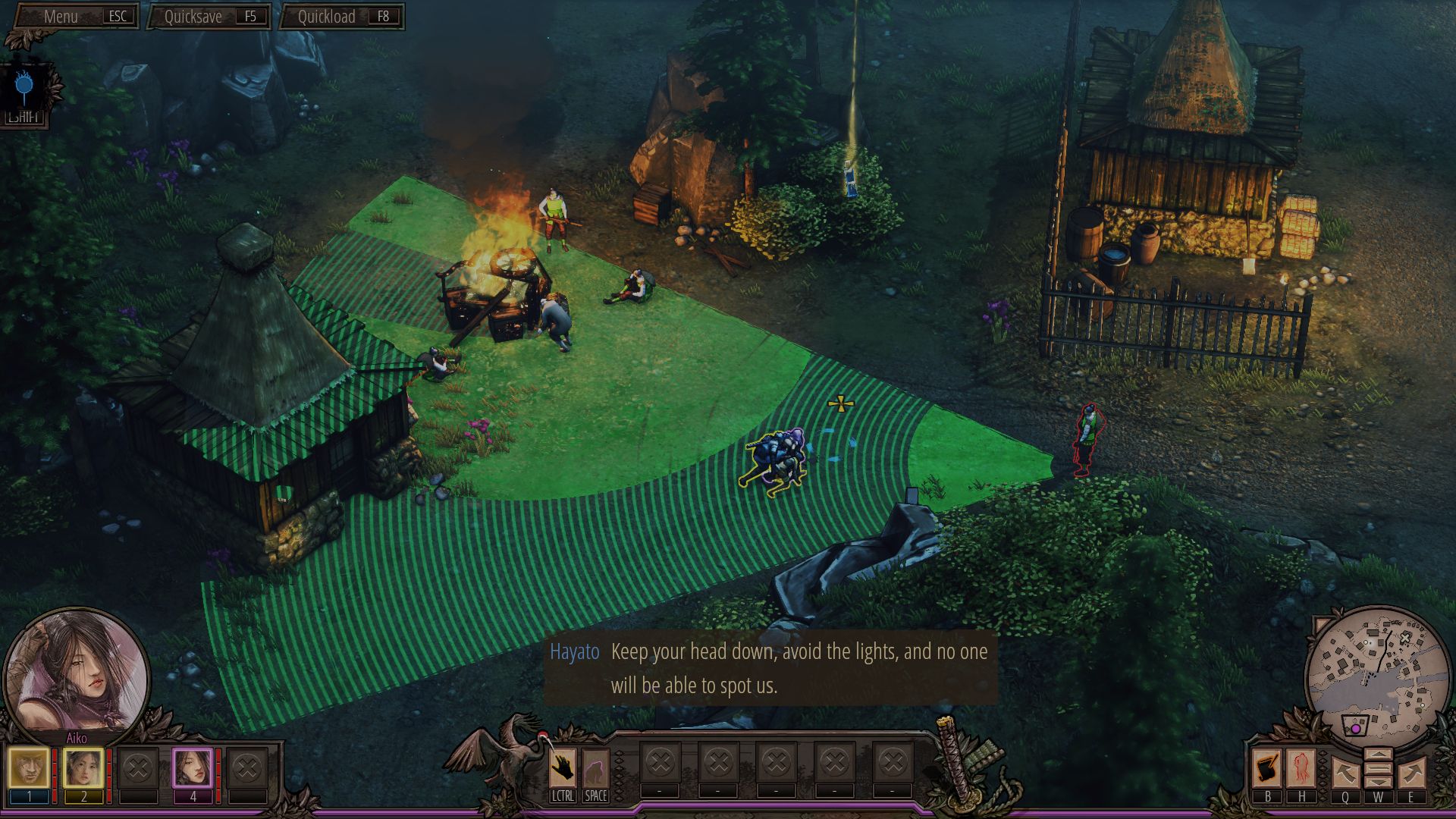1456x819 pixels.
Task: Rotate camera right with the arrow button
Action: 1411,773
